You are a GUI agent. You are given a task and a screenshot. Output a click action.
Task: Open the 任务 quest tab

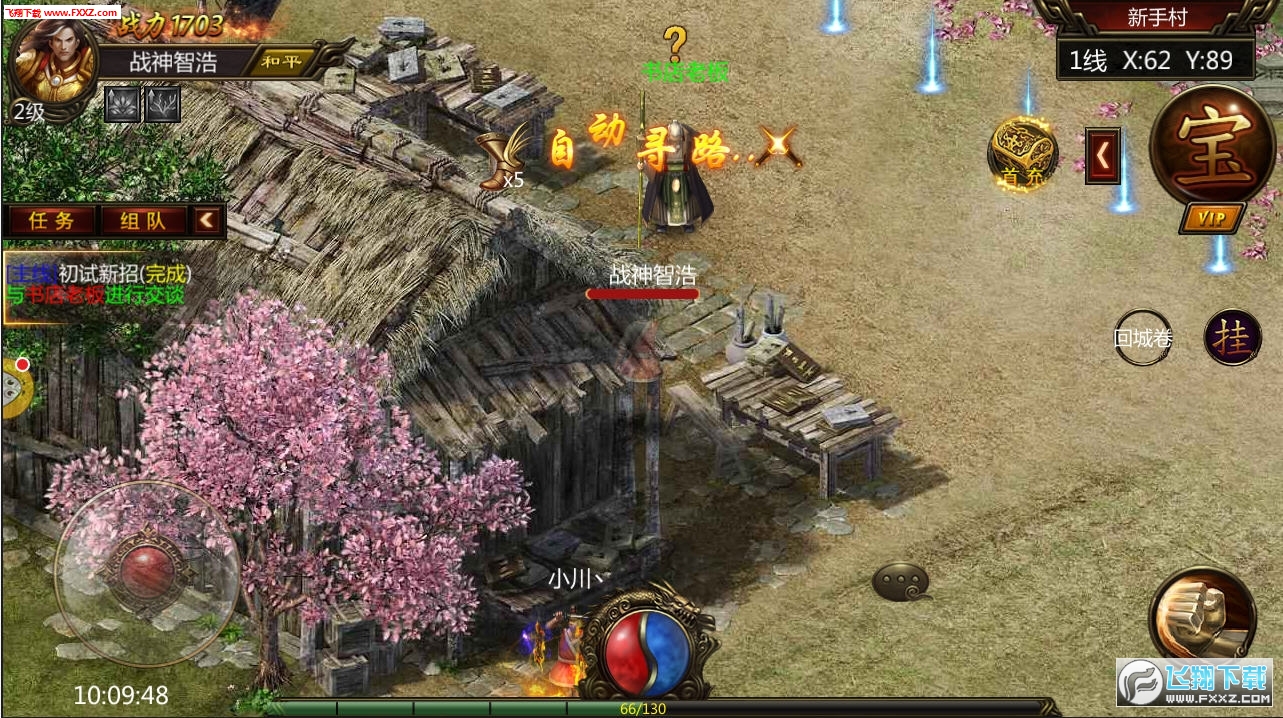click(x=52, y=221)
